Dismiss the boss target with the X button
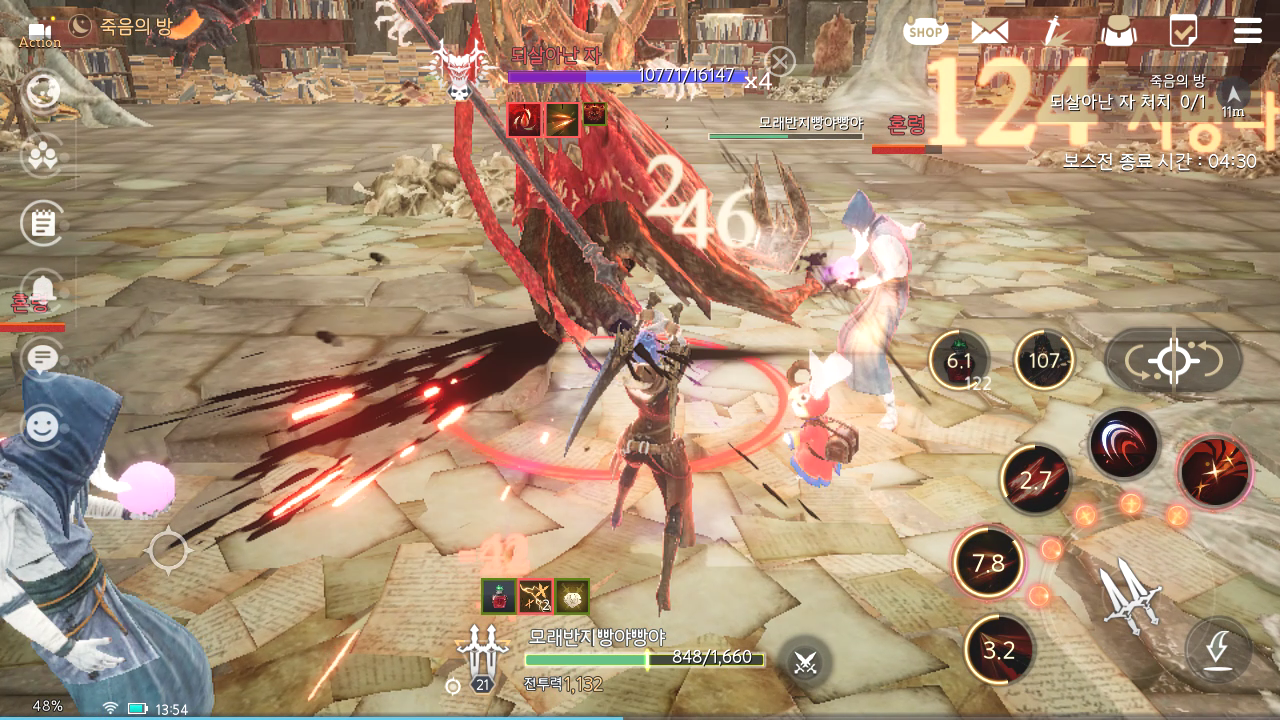 click(780, 62)
